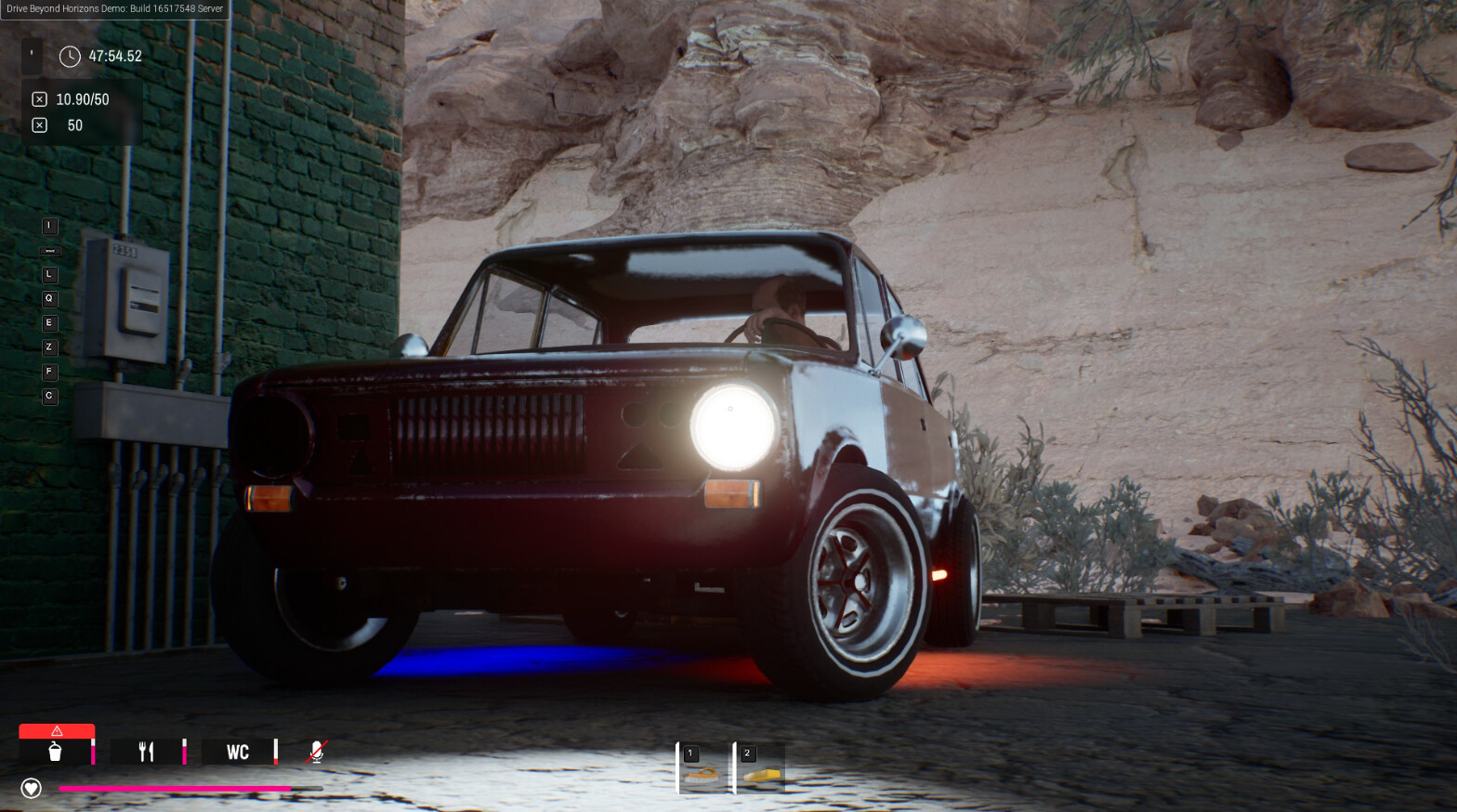Click the clock icon beside the timer

[x=69, y=56]
